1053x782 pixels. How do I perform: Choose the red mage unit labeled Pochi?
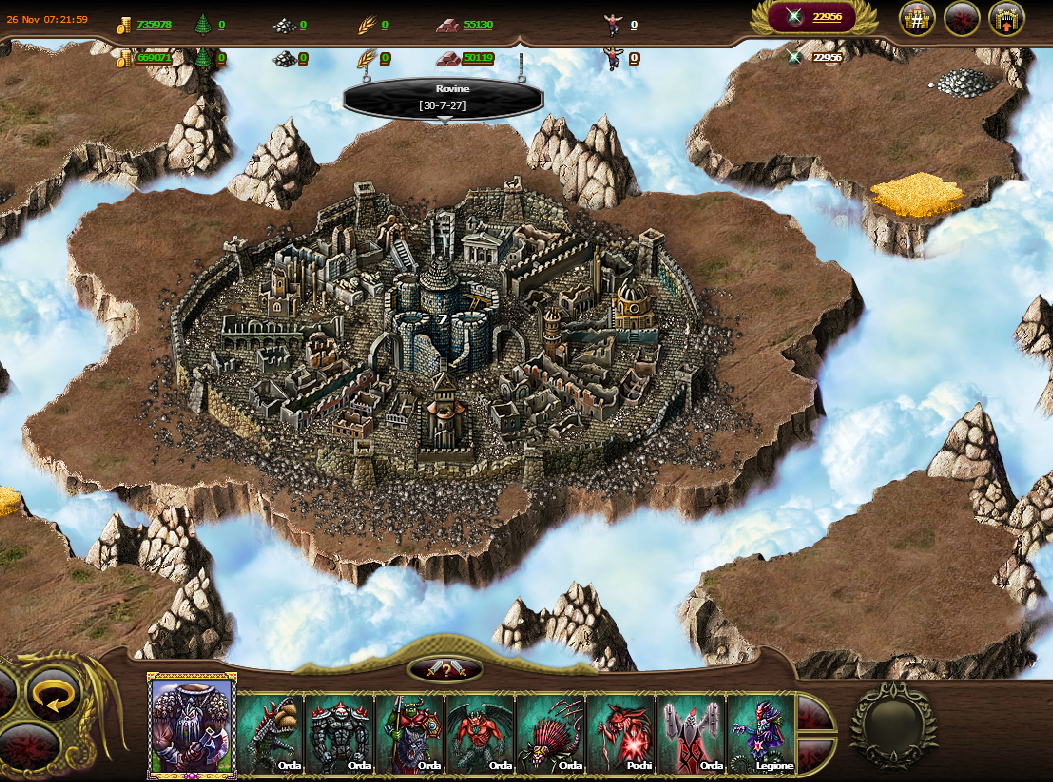(x=621, y=734)
